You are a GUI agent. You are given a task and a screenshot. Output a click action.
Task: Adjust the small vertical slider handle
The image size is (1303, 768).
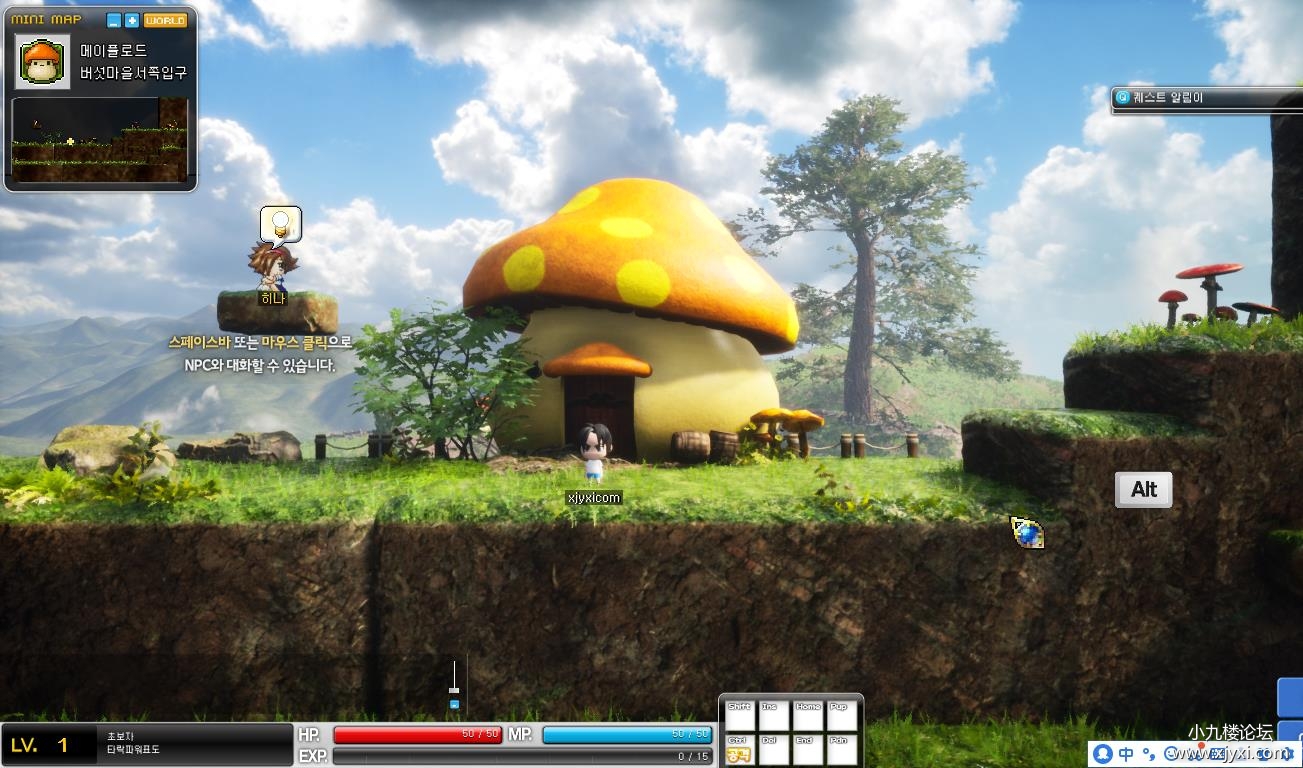tap(454, 689)
